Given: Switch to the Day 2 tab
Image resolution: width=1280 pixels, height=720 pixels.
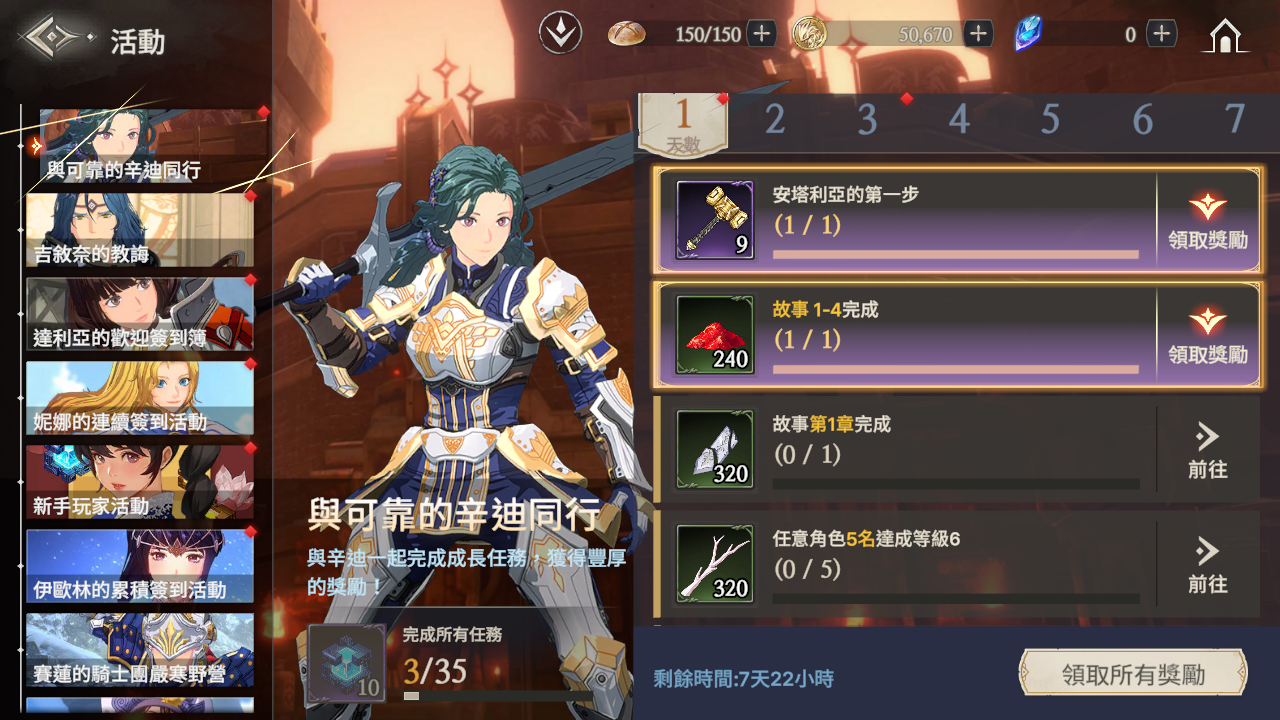Looking at the screenshot, I should [x=775, y=120].
